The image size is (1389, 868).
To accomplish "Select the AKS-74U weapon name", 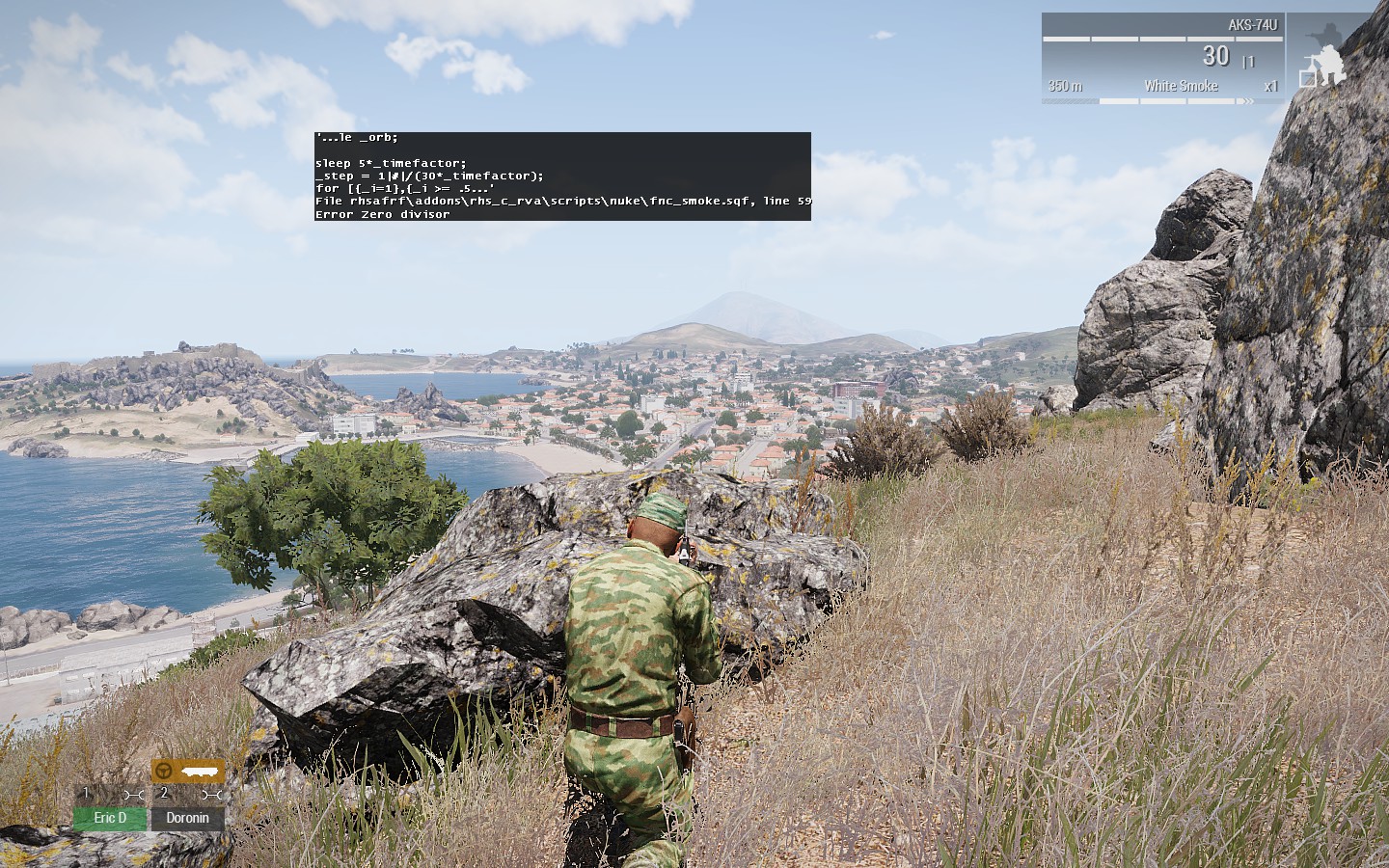I will [x=1252, y=25].
